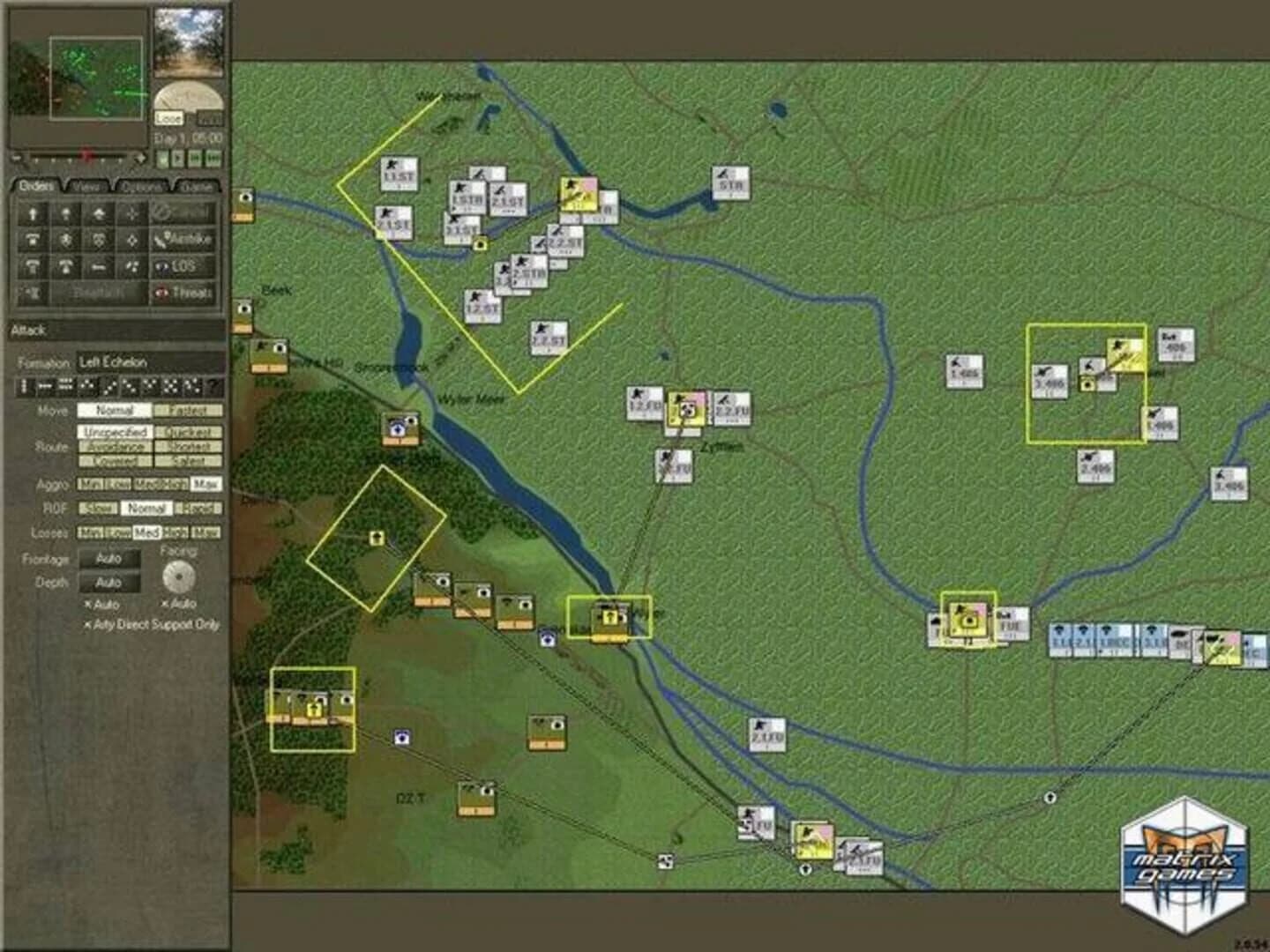Select the upward arrow move order icon
Viewport: 1270px width, 952px height.
pos(32,213)
